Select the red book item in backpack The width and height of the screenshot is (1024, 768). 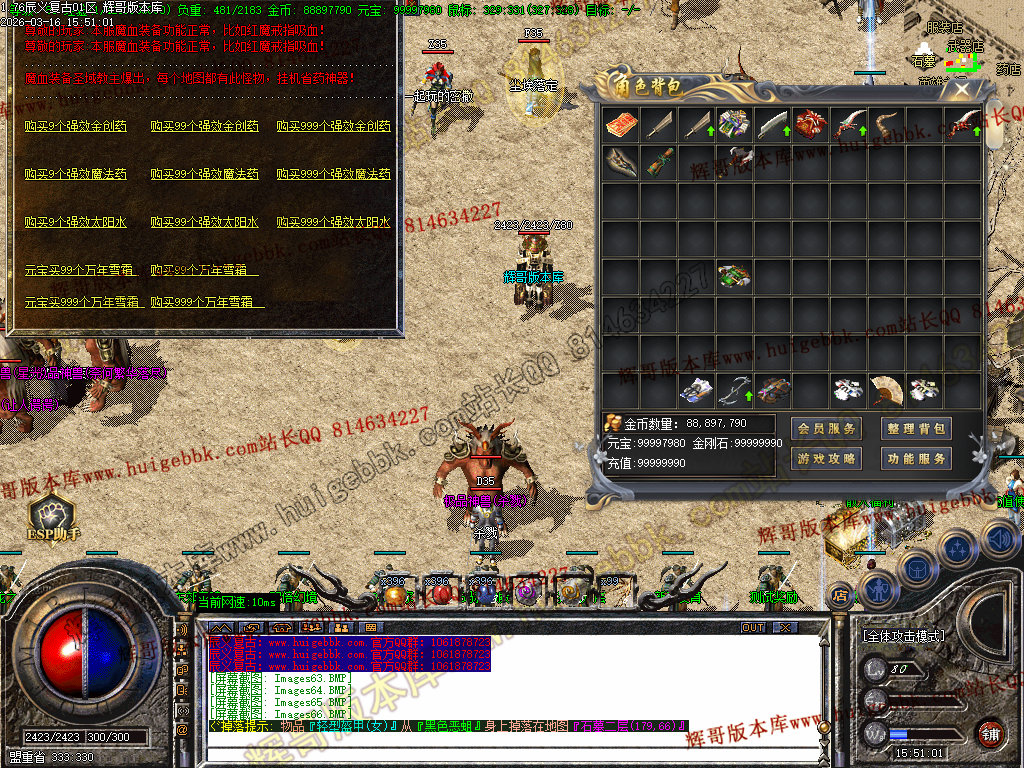click(620, 124)
